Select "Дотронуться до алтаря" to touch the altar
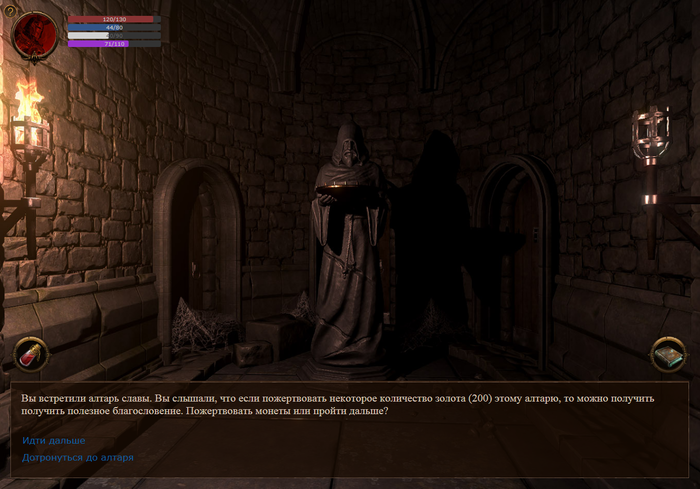Image resolution: width=700 pixels, height=489 pixels. coord(78,458)
